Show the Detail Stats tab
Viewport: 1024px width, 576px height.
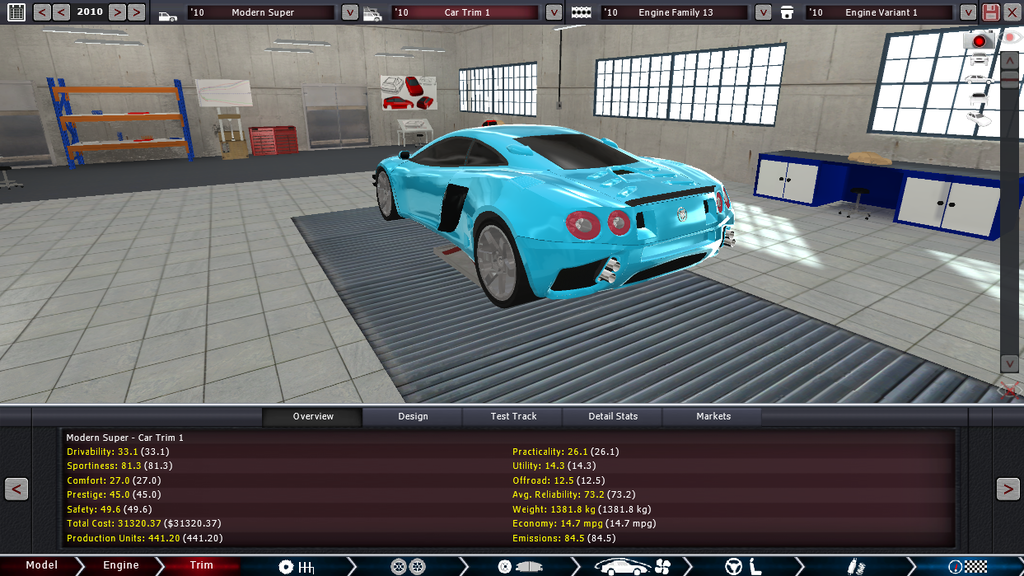tap(613, 416)
